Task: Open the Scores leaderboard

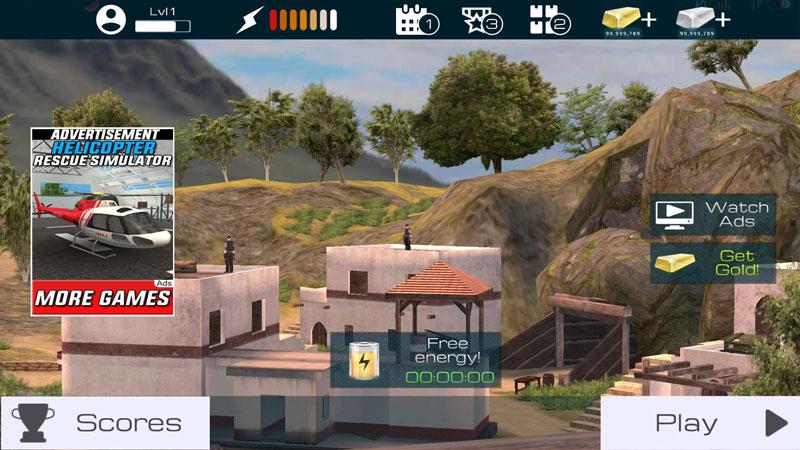Action: pyautogui.click(x=105, y=423)
